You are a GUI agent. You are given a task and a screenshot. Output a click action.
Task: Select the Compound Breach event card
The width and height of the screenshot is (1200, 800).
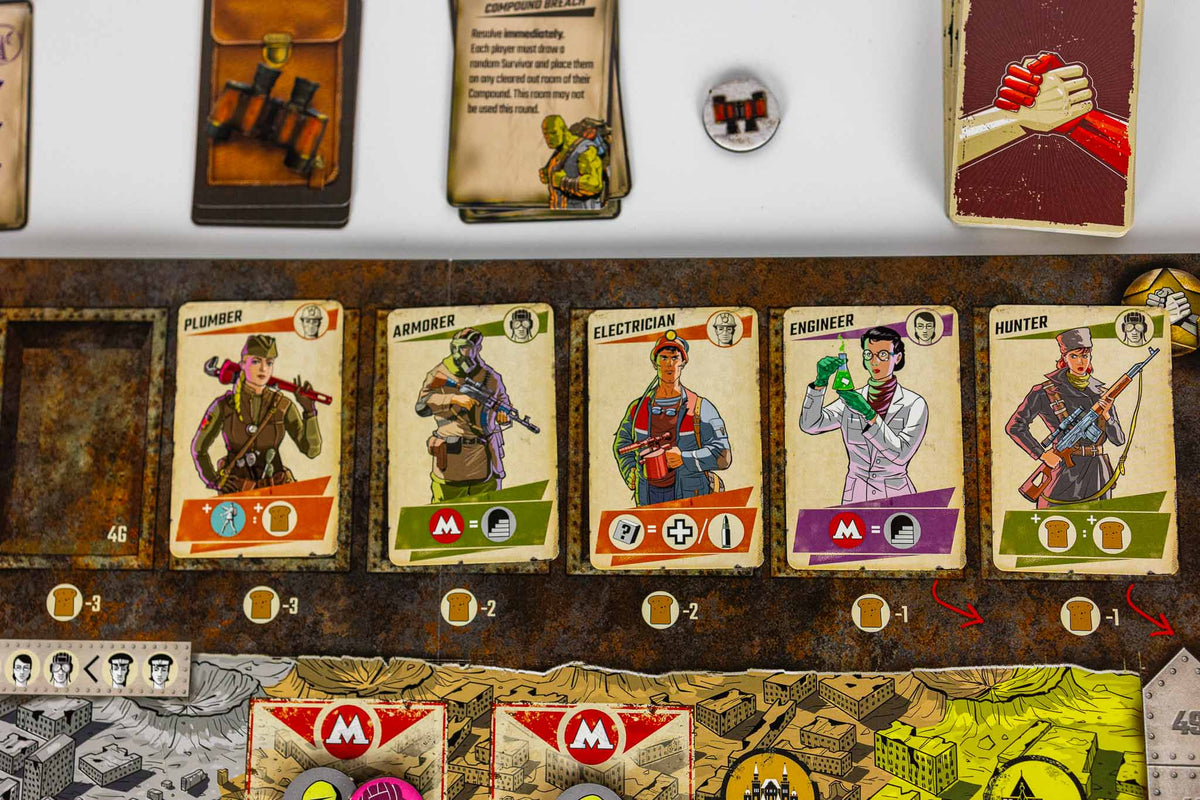[534, 105]
